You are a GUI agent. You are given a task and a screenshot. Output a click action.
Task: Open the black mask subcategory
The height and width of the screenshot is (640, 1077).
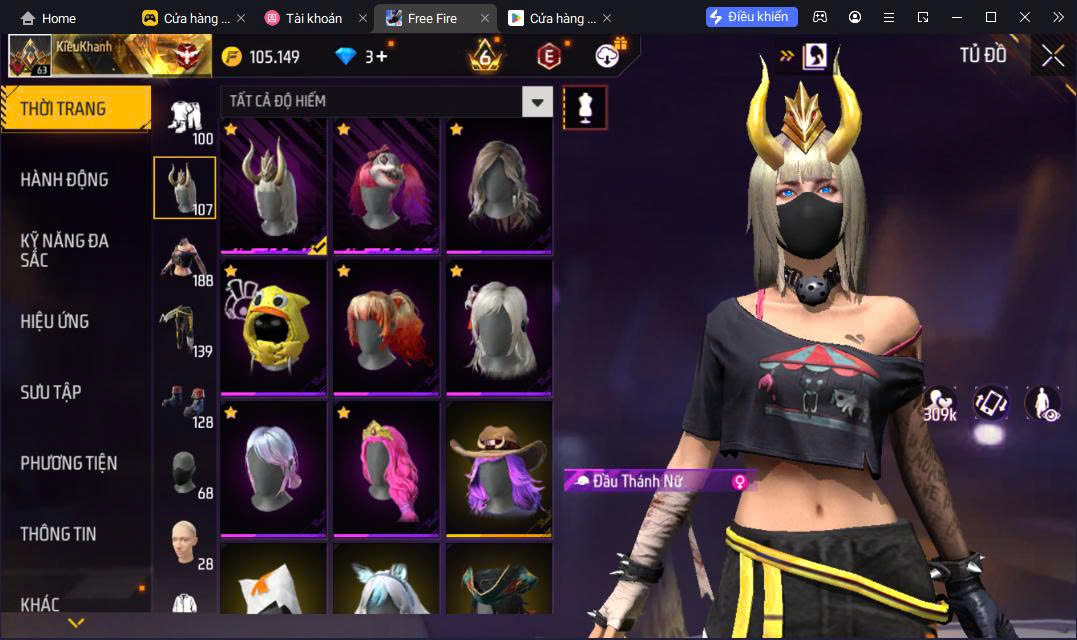(x=184, y=472)
